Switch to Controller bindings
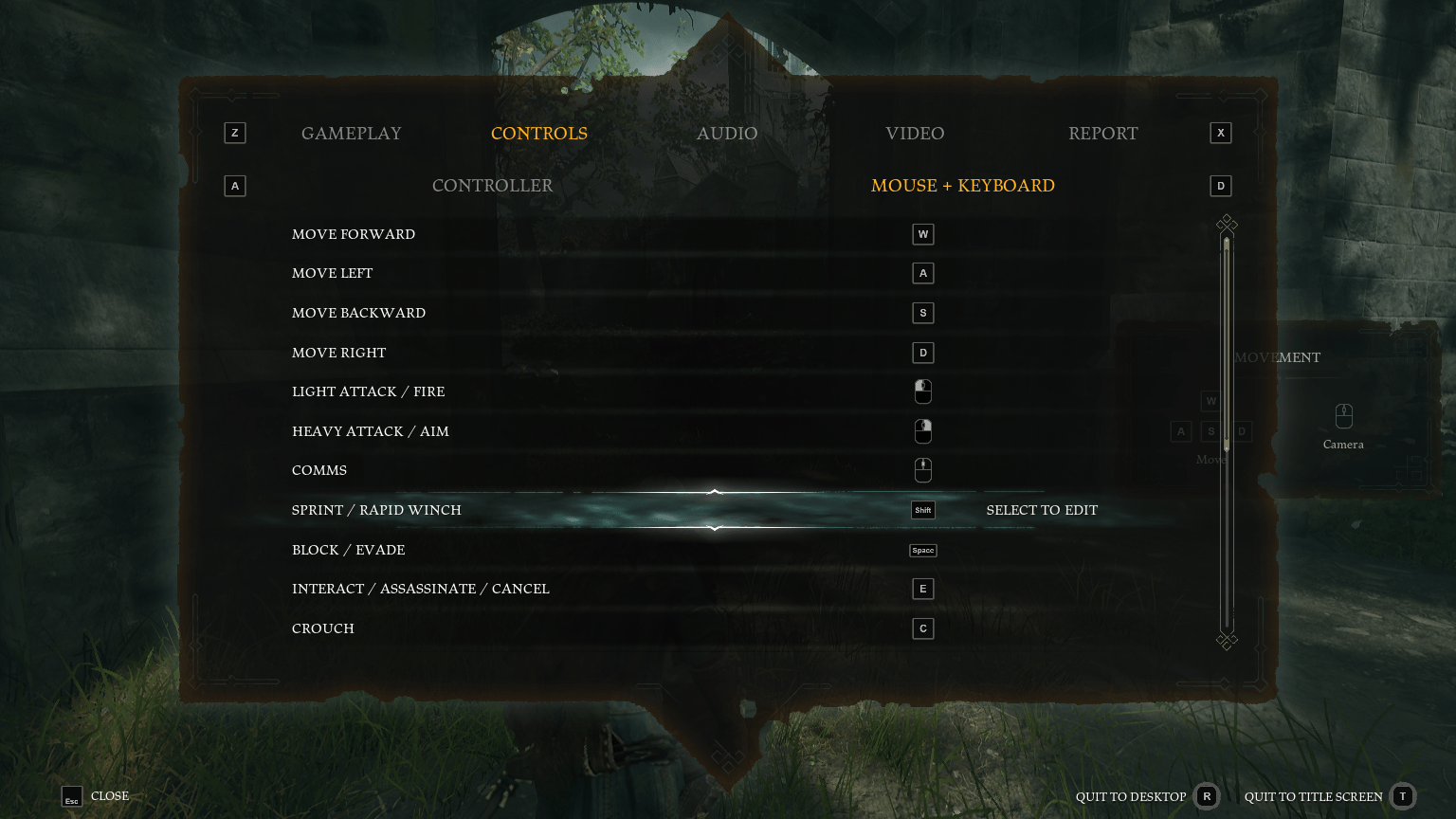Screen dimensions: 1456x819 pyautogui.click(x=492, y=186)
